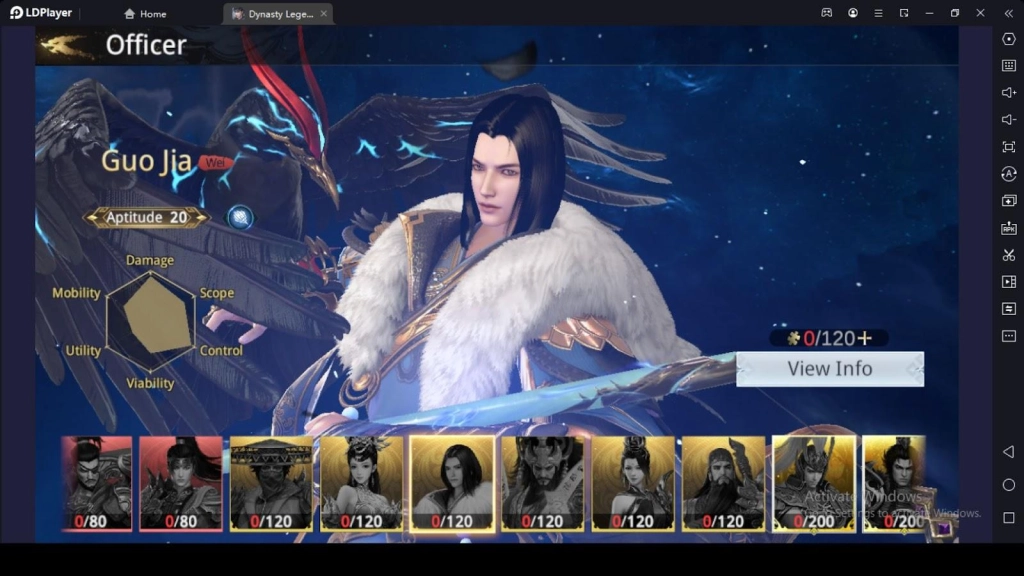Image resolution: width=1024 pixels, height=576 pixels.
Task: Select the helmeted armored officer with 0/200
Action: pyautogui.click(x=813, y=482)
